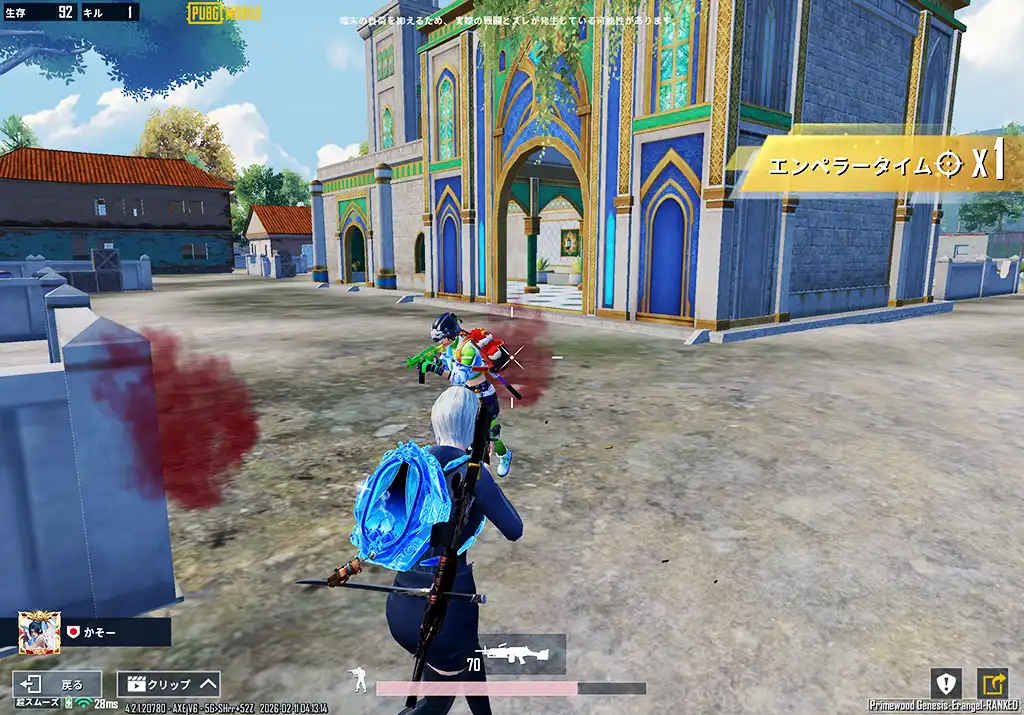
Task: Select the spectated player avatar かそー
Action: tap(40, 632)
